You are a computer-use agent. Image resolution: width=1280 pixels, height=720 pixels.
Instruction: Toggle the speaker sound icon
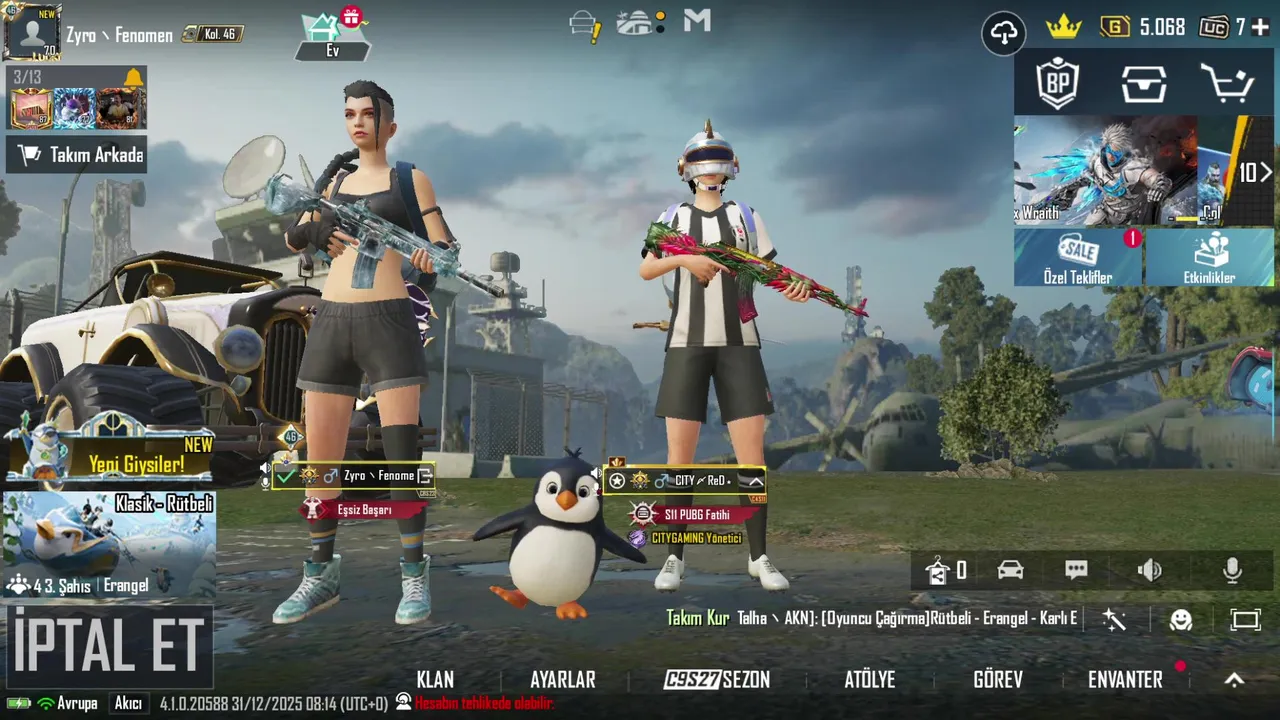pos(1149,570)
